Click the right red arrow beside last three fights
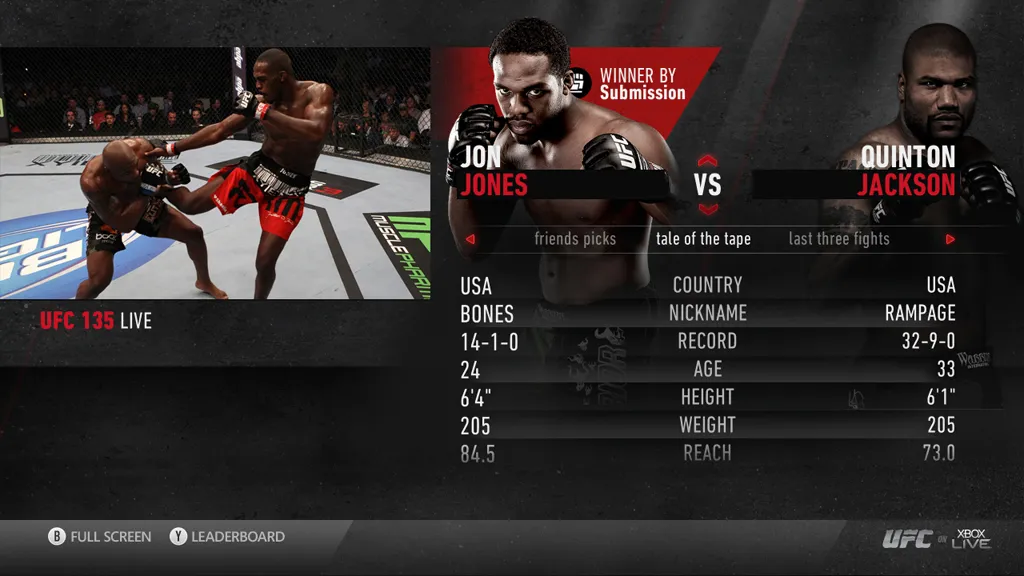The height and width of the screenshot is (576, 1024). pyautogui.click(x=950, y=240)
